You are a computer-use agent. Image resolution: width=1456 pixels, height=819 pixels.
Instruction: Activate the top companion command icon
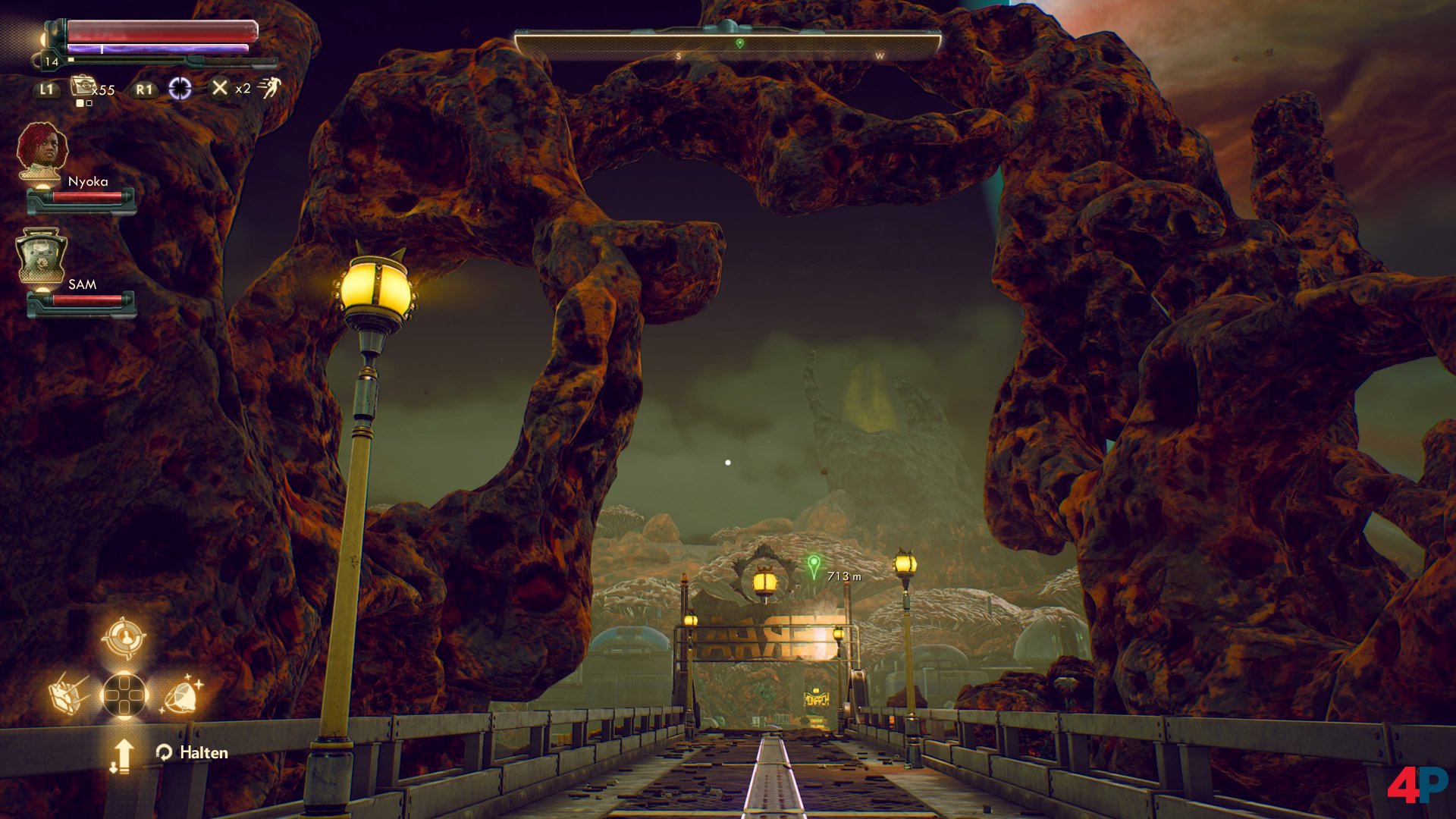point(124,638)
